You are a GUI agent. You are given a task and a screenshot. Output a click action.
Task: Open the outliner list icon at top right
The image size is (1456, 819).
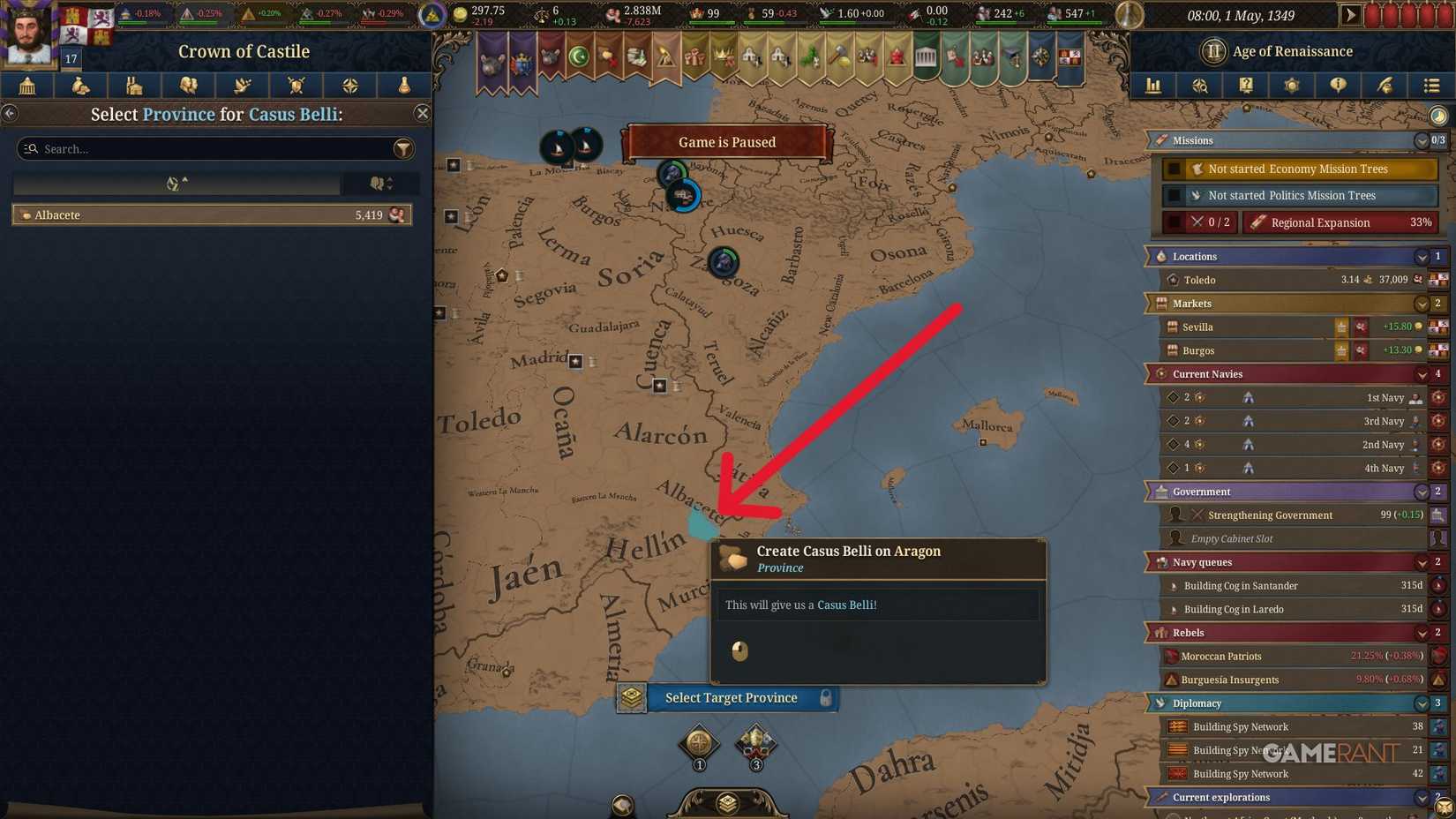1431,86
